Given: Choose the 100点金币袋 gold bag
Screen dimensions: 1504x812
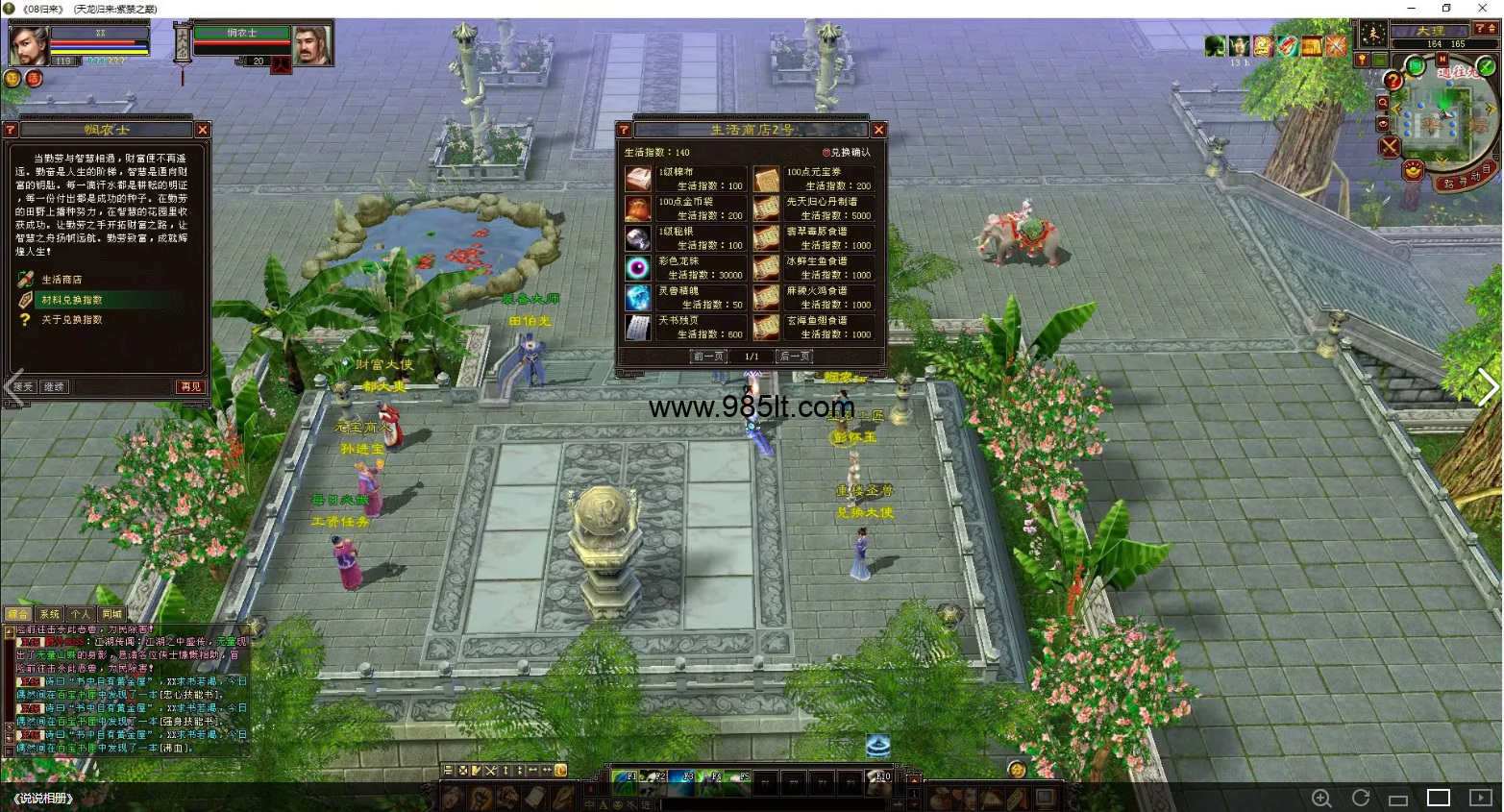Looking at the screenshot, I should point(638,209).
